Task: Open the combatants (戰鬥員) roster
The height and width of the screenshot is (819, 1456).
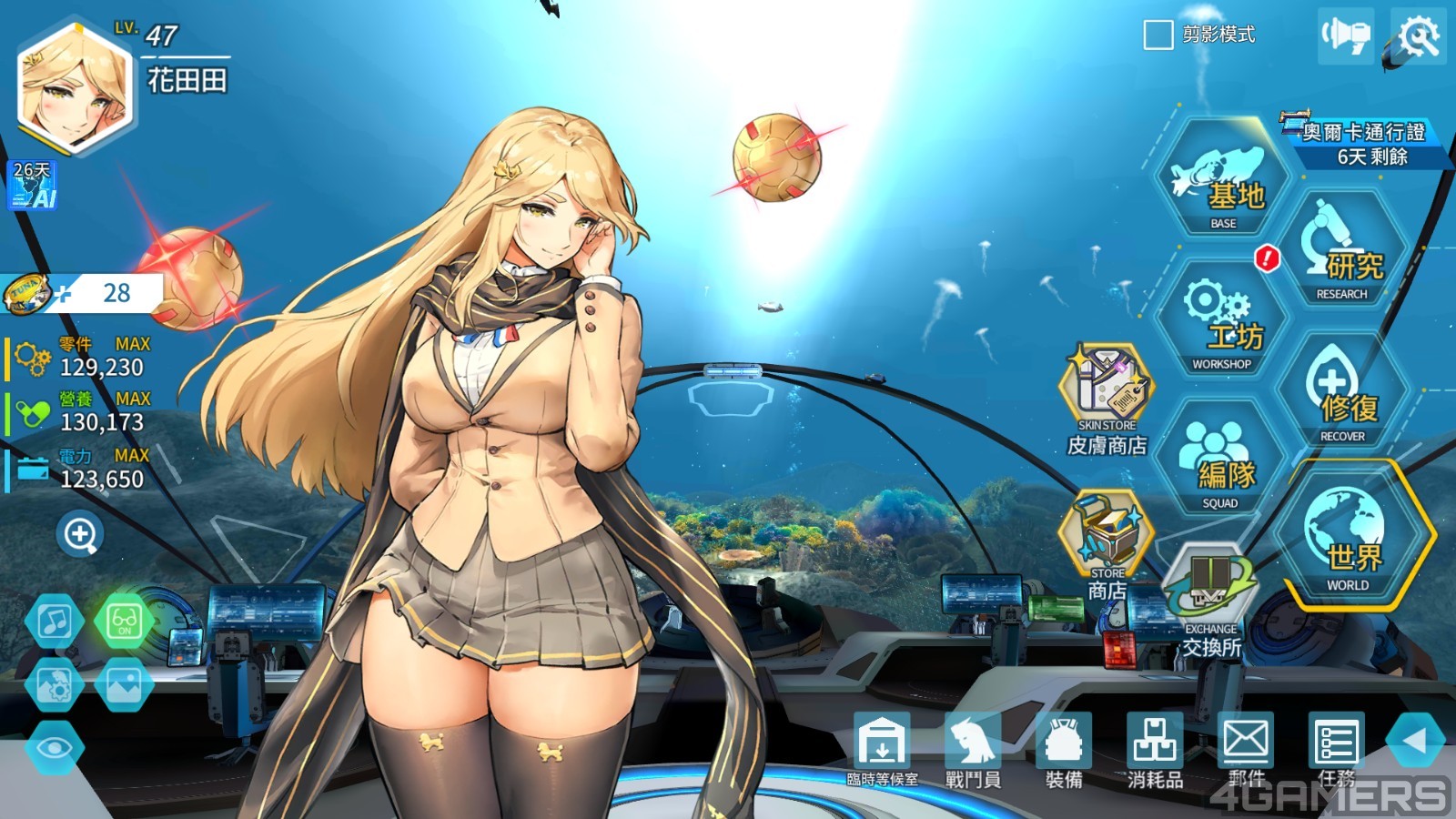Action: (x=973, y=748)
